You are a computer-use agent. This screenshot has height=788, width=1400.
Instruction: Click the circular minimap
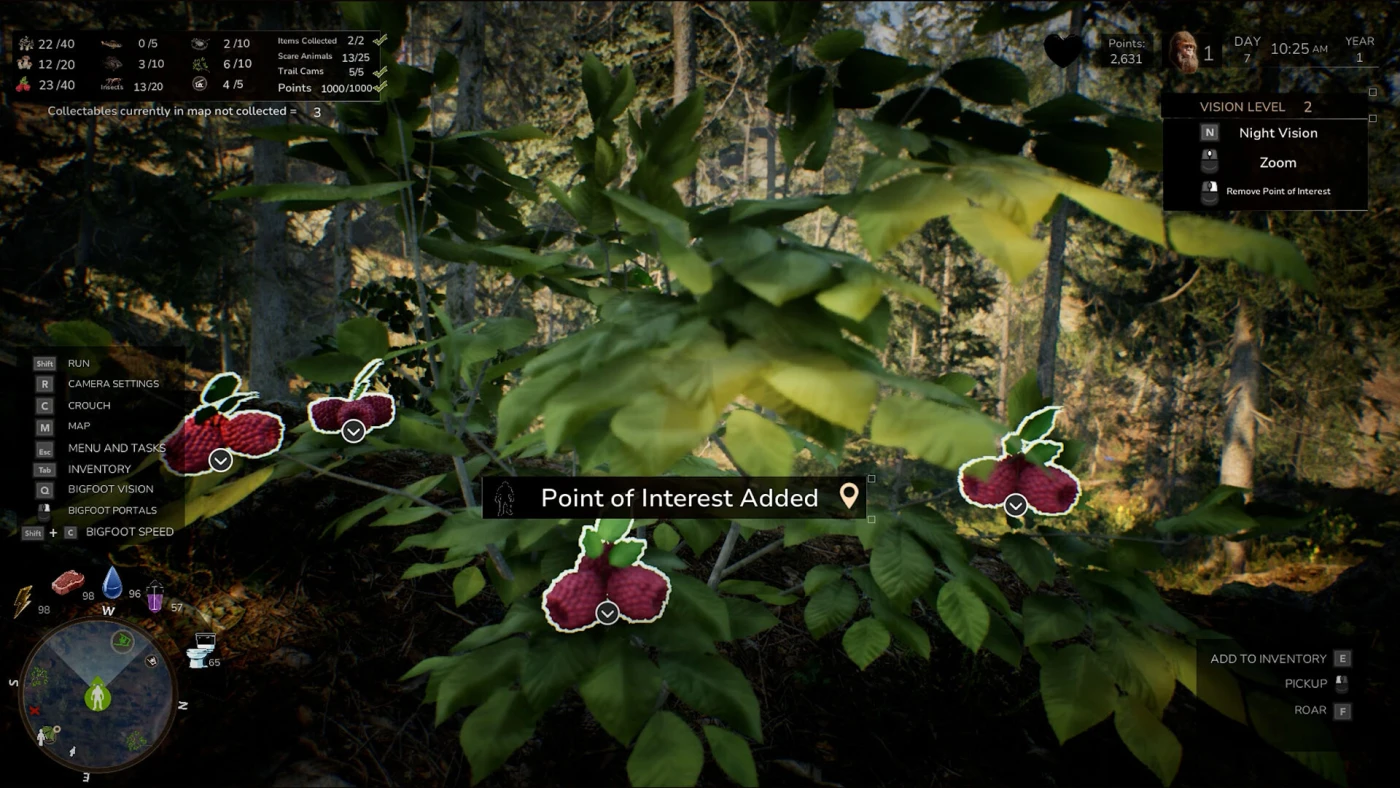97,693
